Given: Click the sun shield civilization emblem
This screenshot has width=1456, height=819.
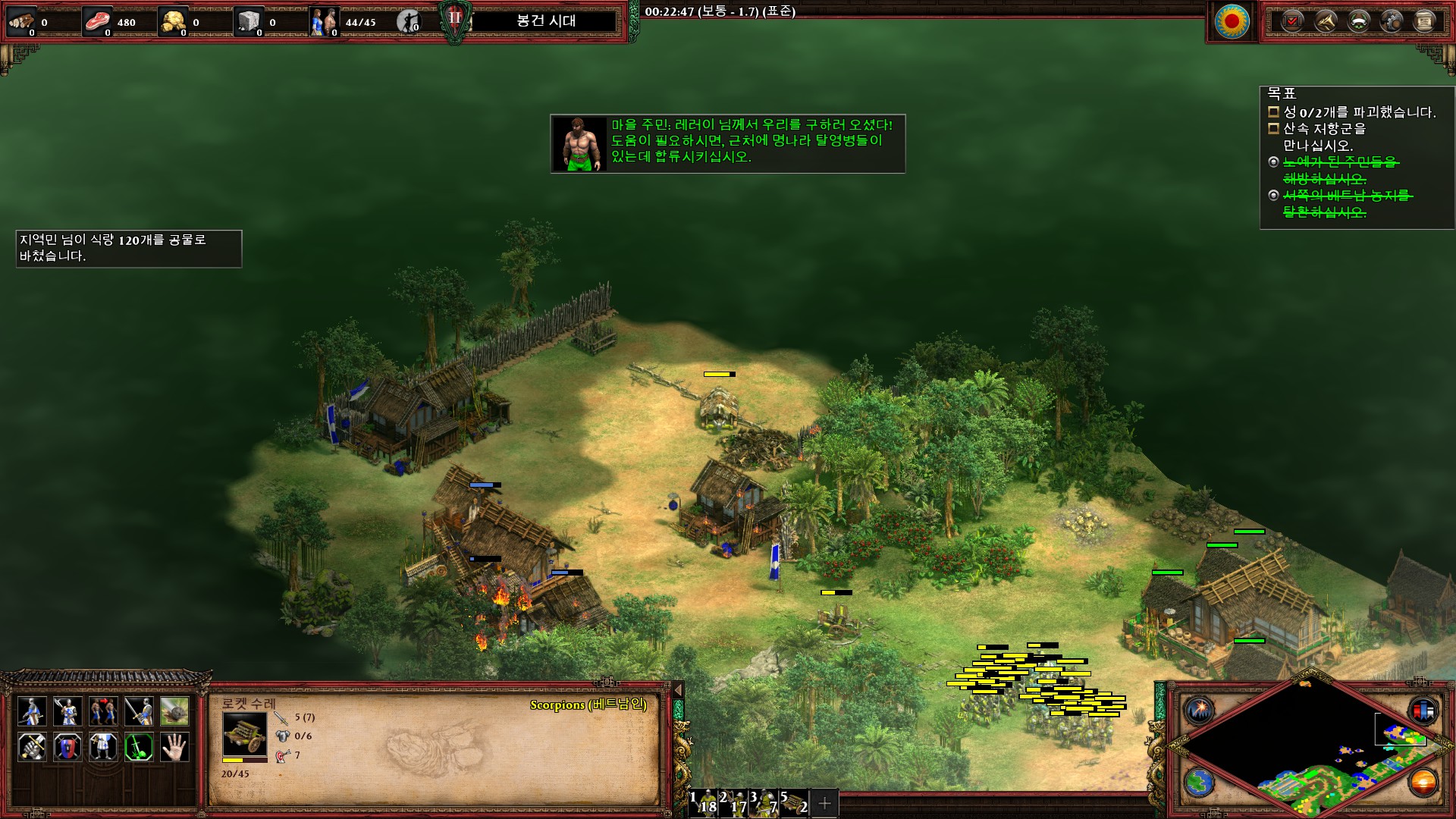Looking at the screenshot, I should pyautogui.click(x=1232, y=21).
